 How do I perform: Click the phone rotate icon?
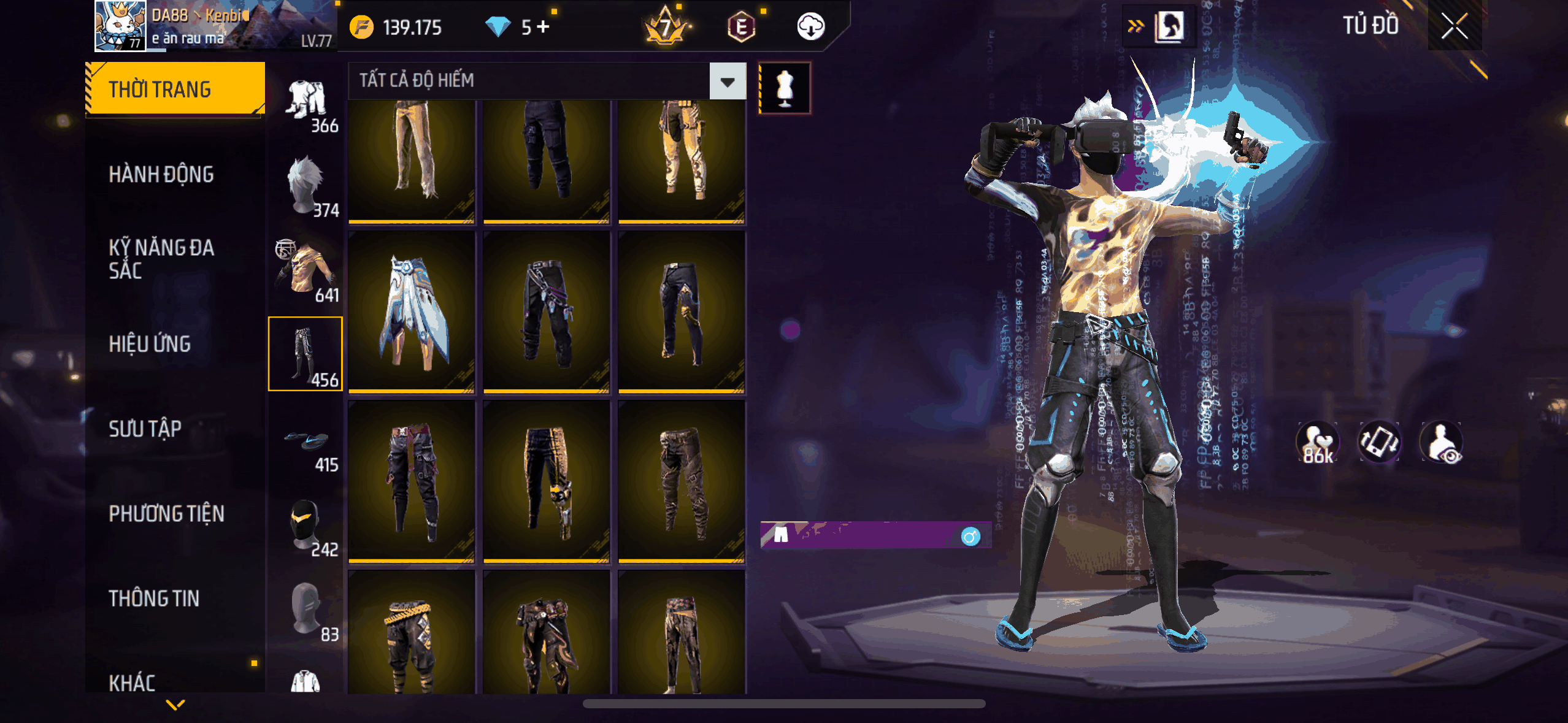click(x=1379, y=442)
